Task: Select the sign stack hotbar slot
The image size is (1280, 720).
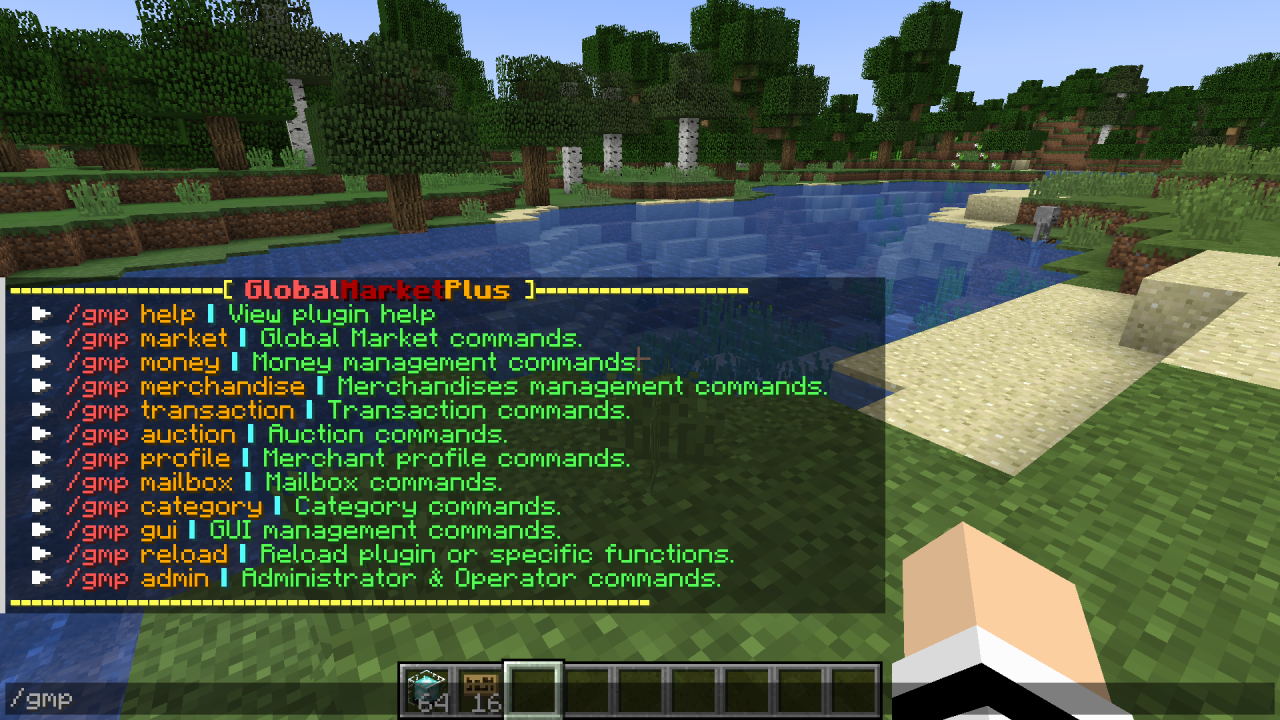Action: click(x=481, y=690)
